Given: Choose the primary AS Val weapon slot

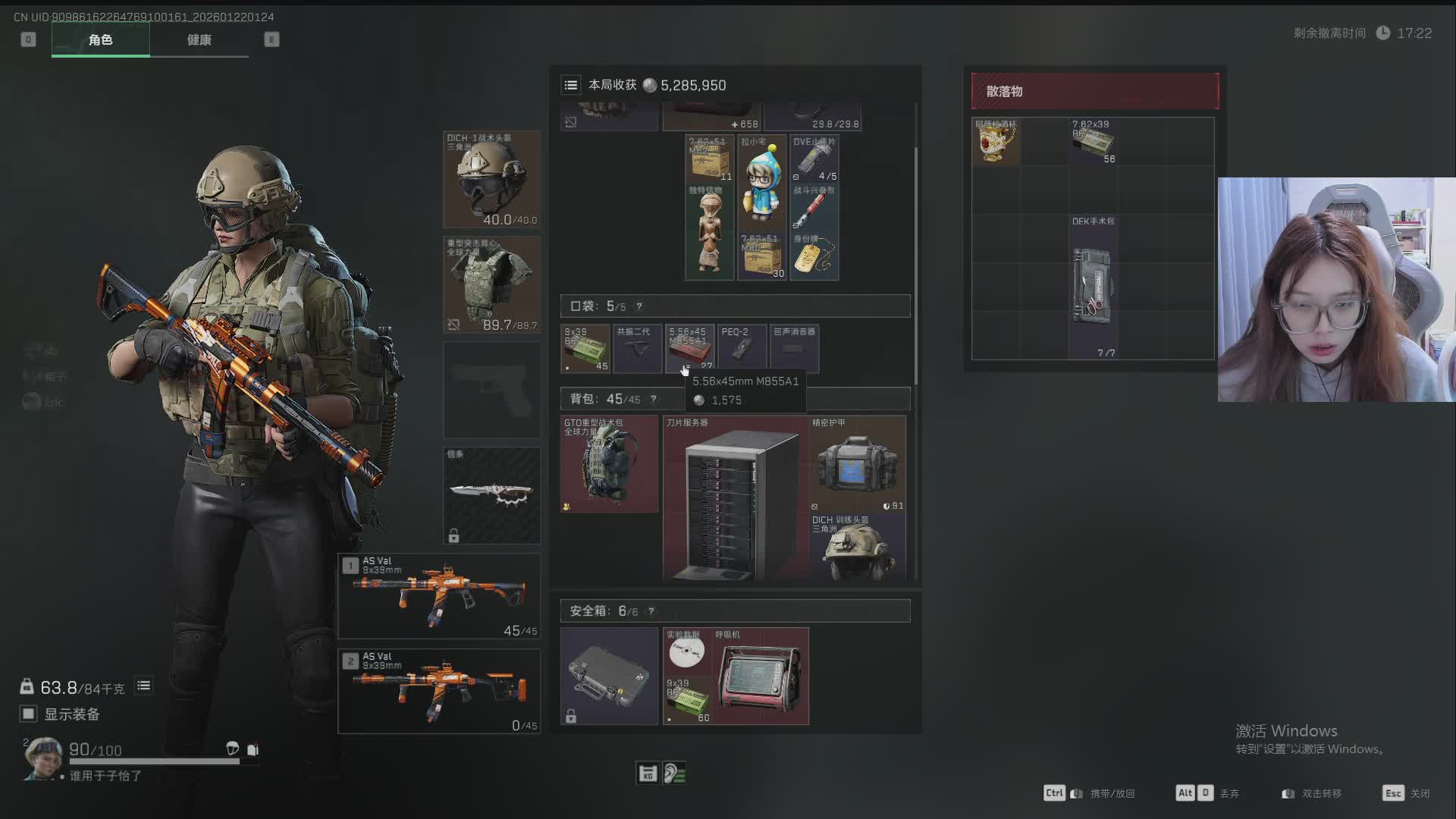Looking at the screenshot, I should 439,596.
